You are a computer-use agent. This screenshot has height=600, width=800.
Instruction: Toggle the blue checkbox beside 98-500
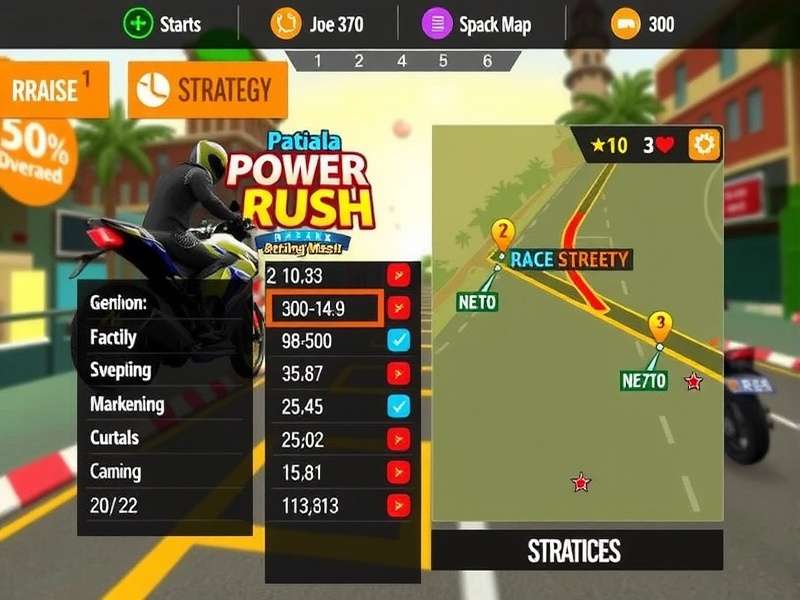(399, 341)
